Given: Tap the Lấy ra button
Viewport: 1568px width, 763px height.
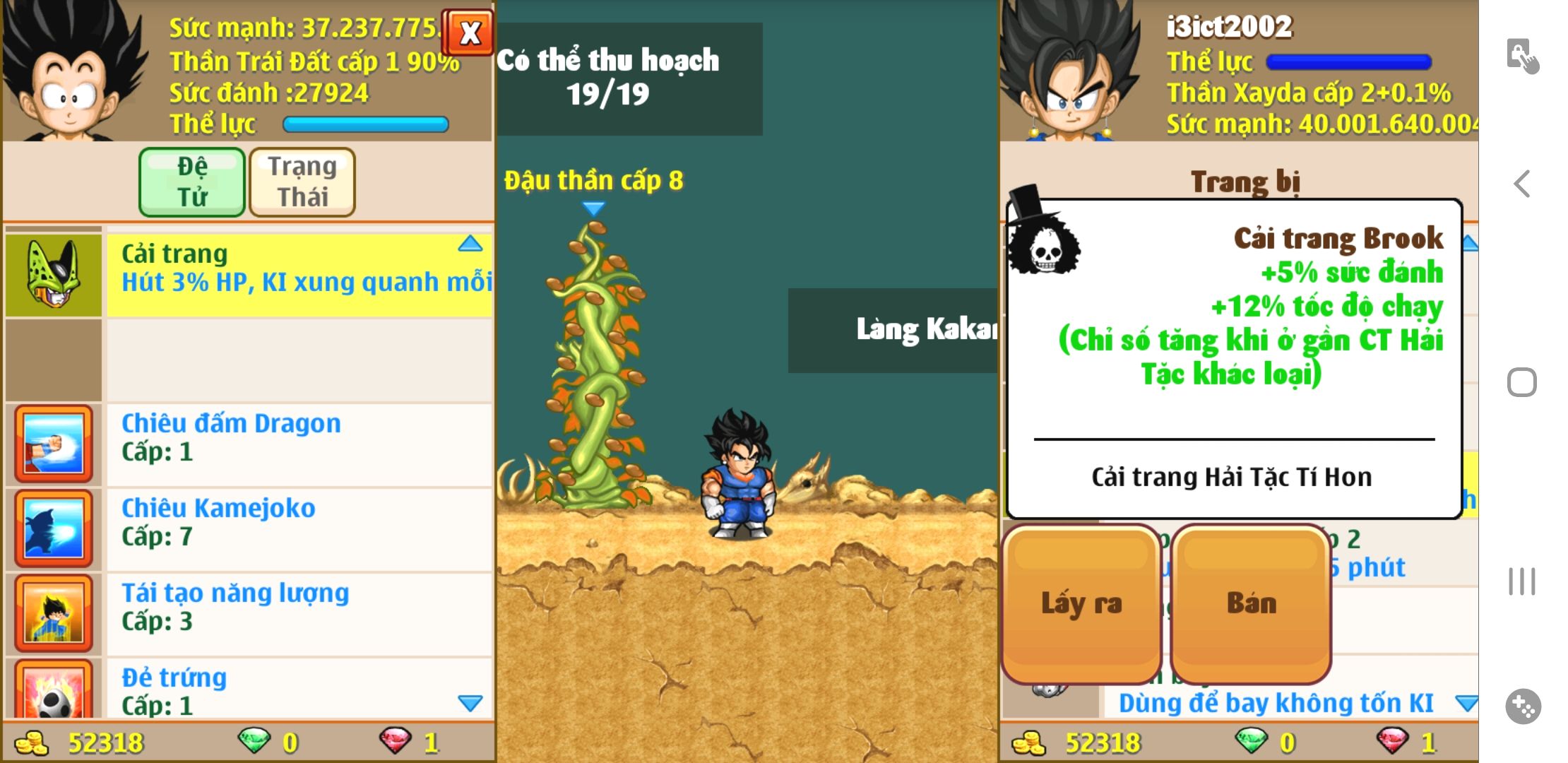Looking at the screenshot, I should pos(1081,603).
